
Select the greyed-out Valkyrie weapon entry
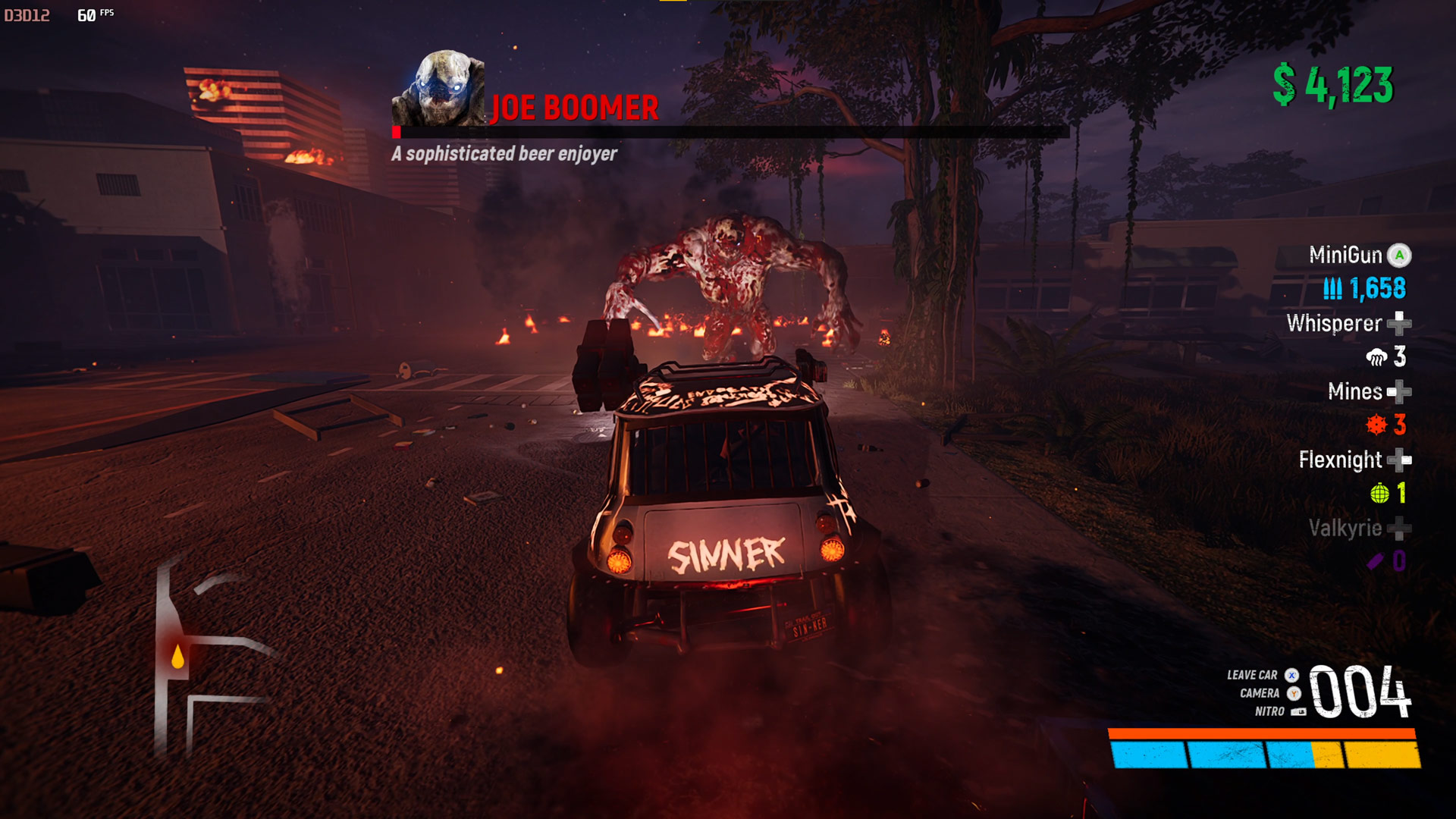[1345, 529]
